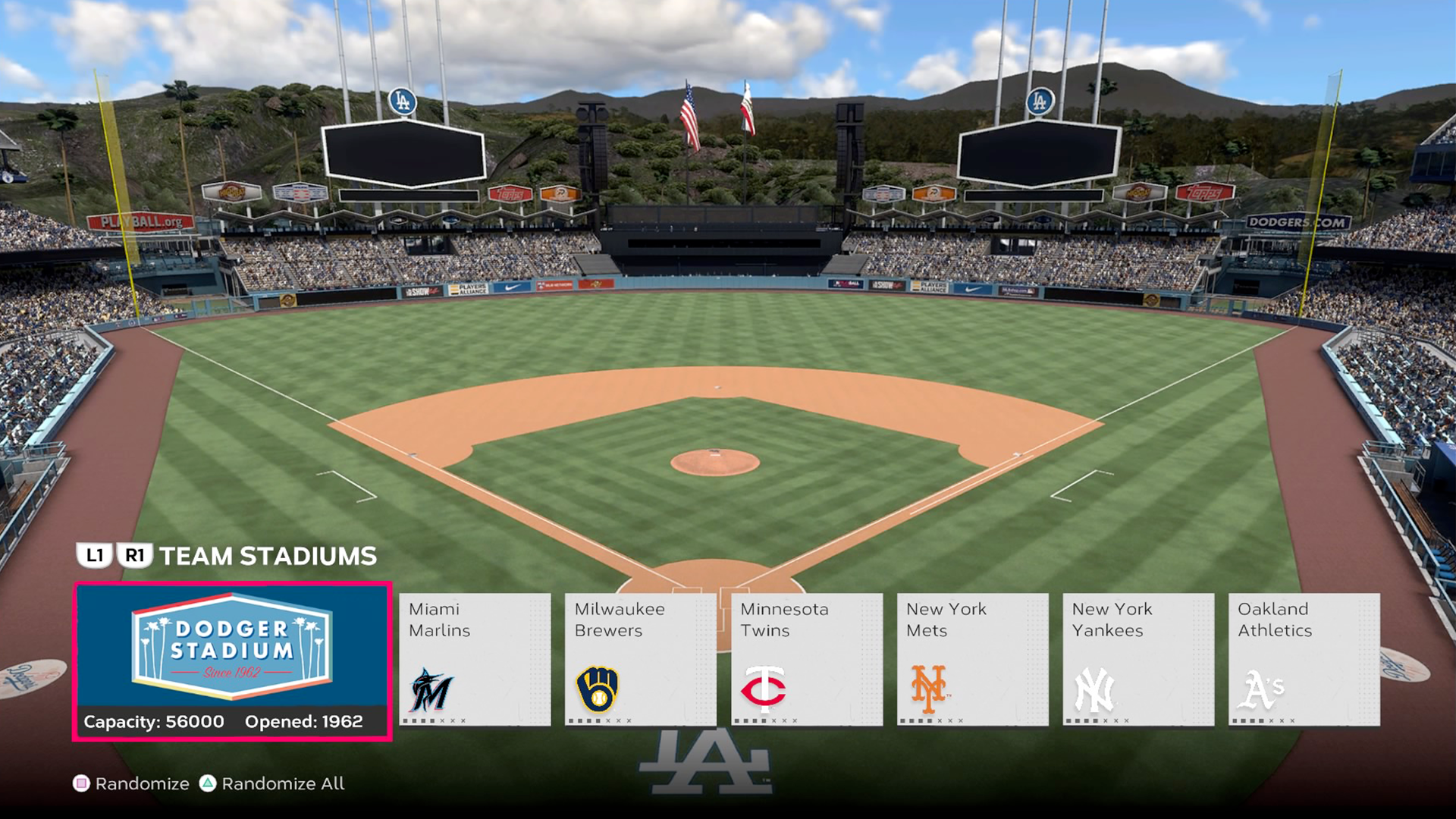1456x819 pixels.
Task: Choose the Miami Marlins stadium tile
Action: [475, 659]
